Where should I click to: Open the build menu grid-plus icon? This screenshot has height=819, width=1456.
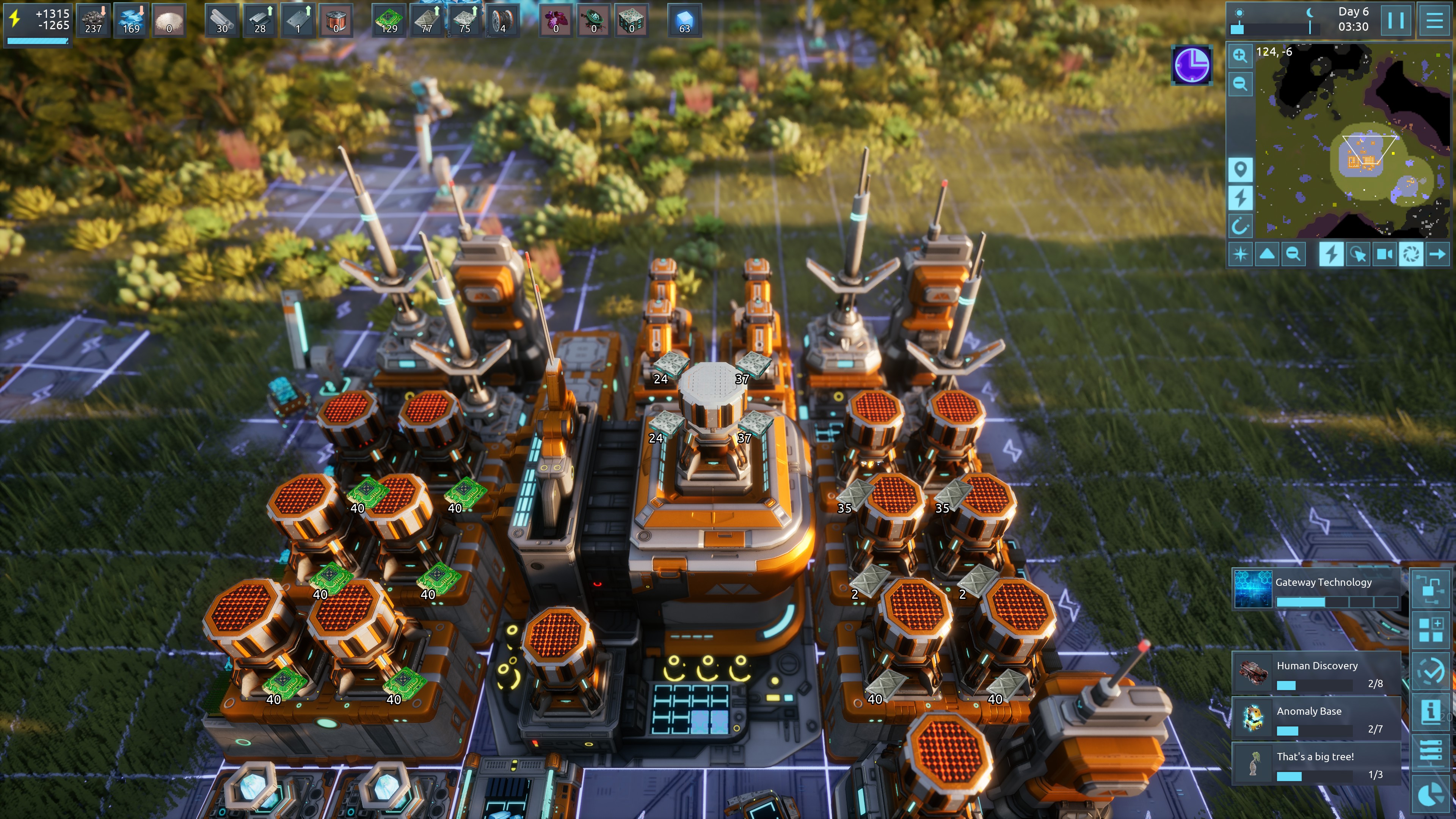(1431, 630)
